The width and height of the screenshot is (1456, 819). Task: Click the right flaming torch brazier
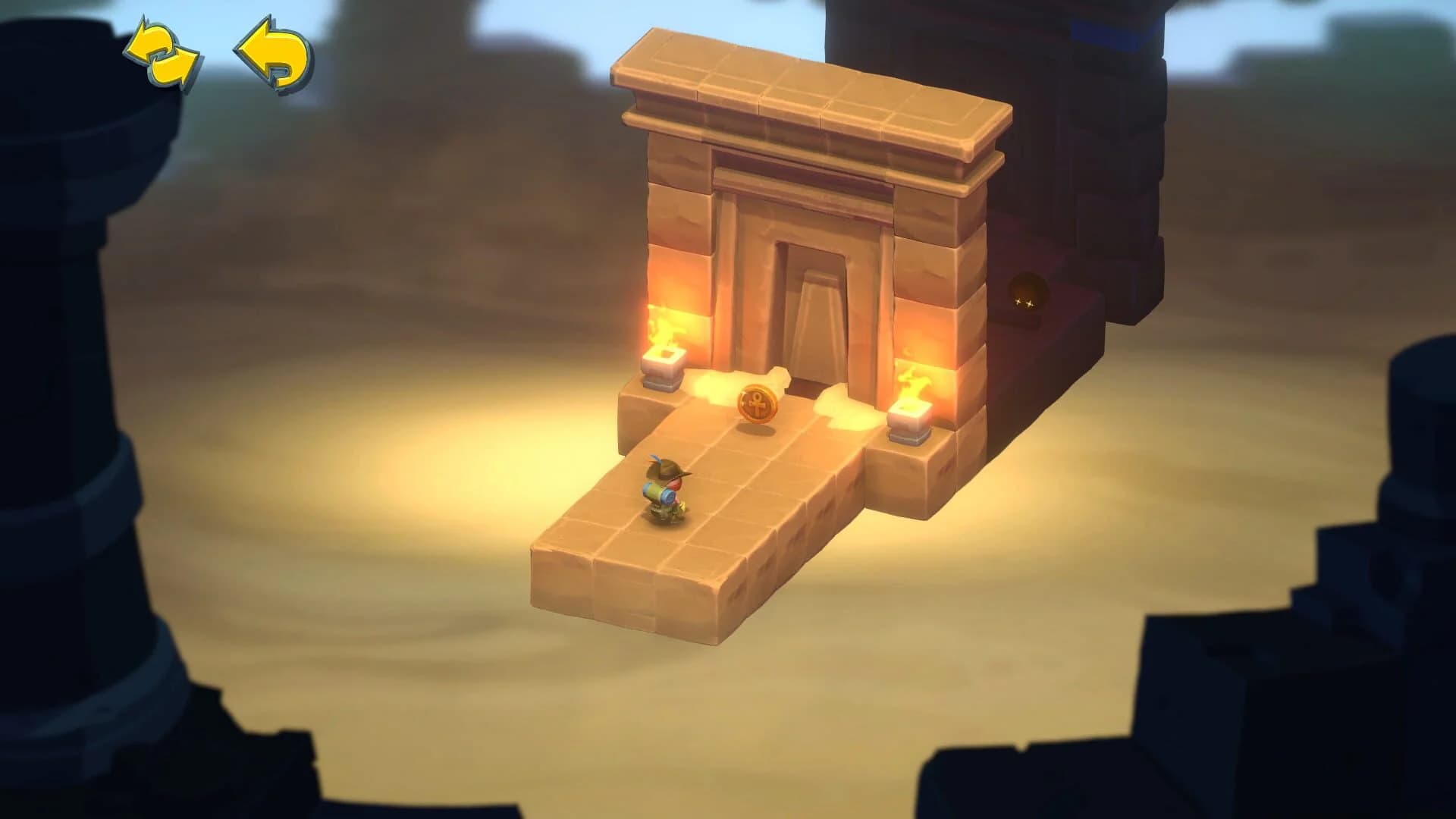[915, 385]
